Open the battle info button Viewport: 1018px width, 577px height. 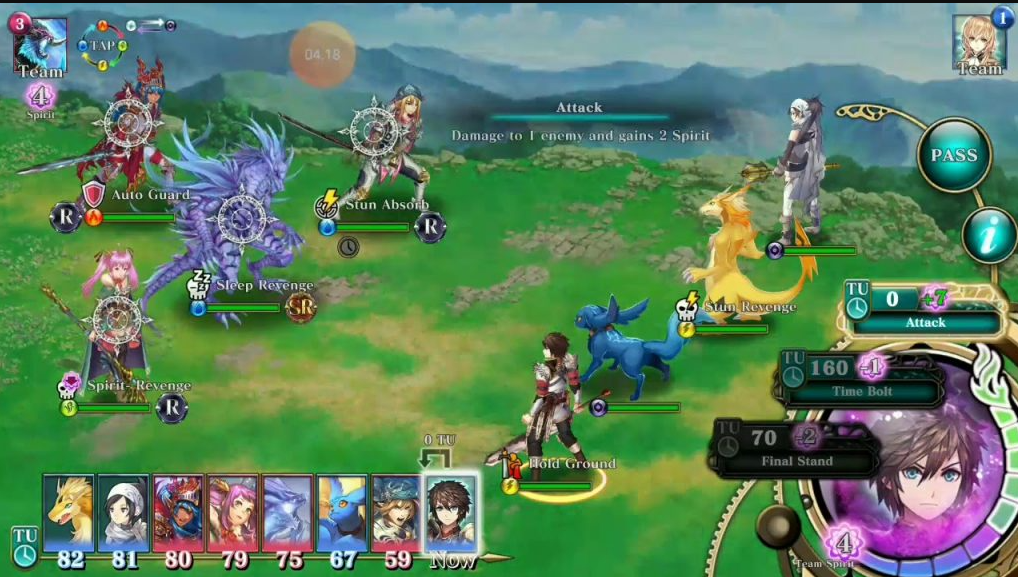989,236
